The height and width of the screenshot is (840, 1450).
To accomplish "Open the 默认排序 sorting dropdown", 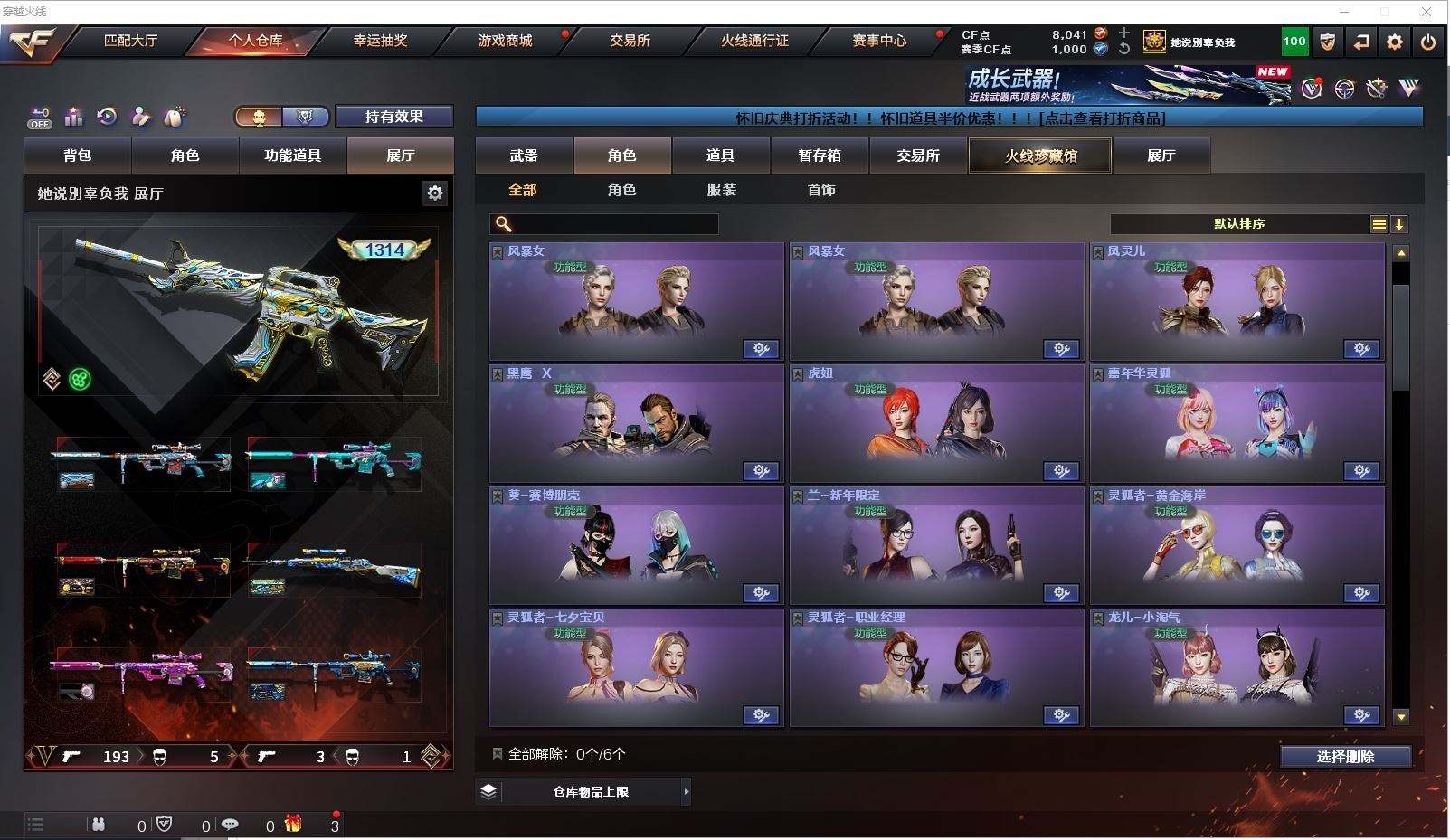I will click(1239, 224).
